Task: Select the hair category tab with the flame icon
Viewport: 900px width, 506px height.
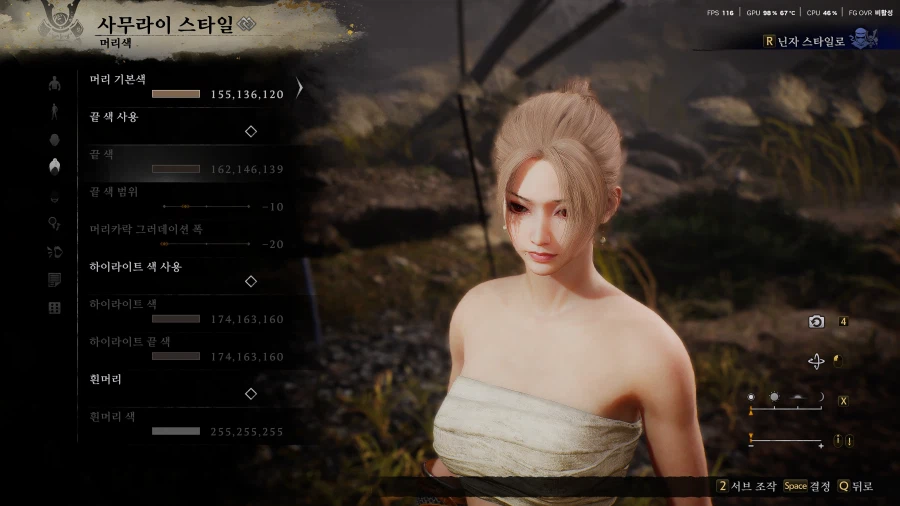Action: 54,167
